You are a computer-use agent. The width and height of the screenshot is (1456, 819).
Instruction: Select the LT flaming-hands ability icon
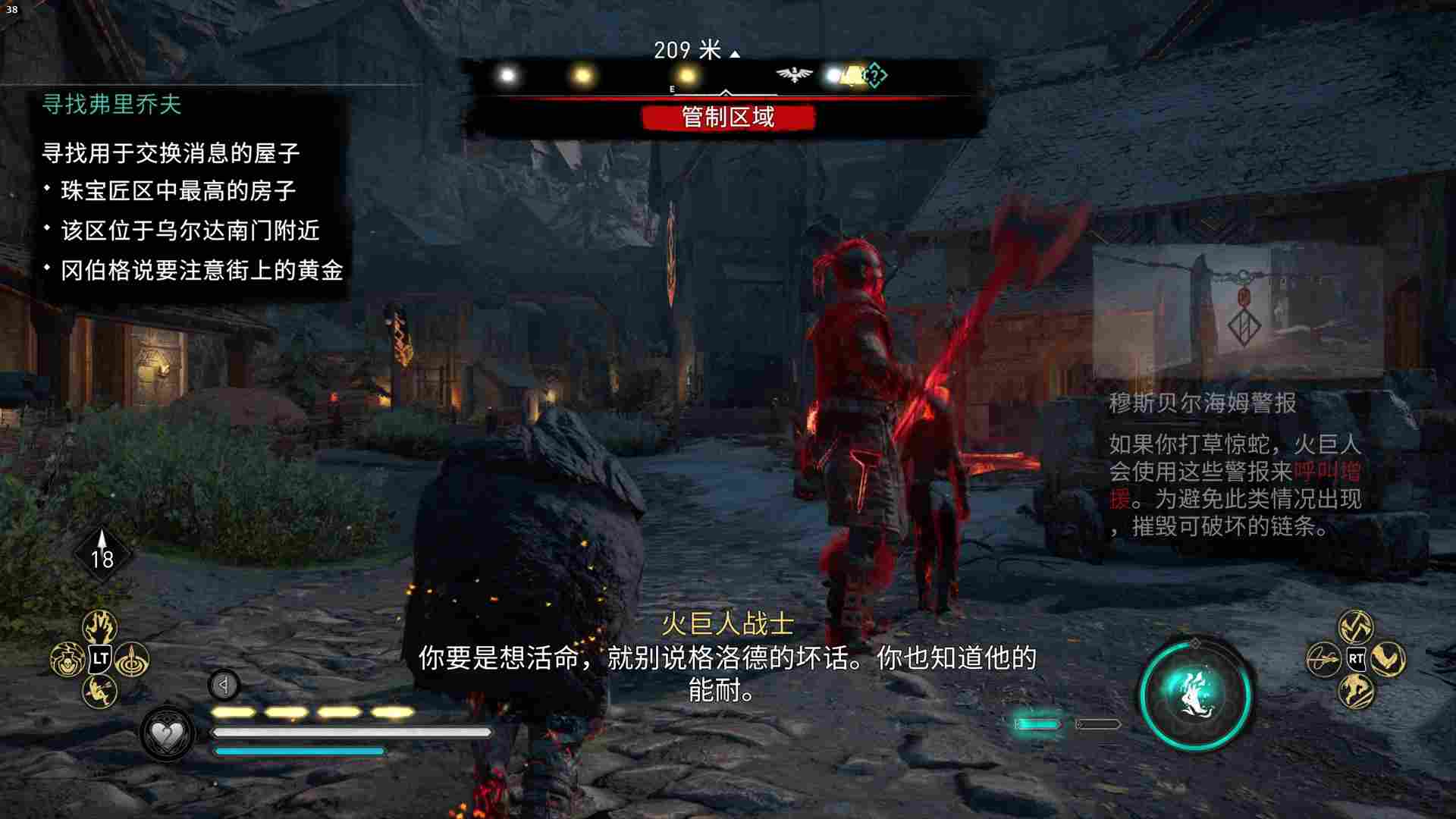(x=100, y=627)
